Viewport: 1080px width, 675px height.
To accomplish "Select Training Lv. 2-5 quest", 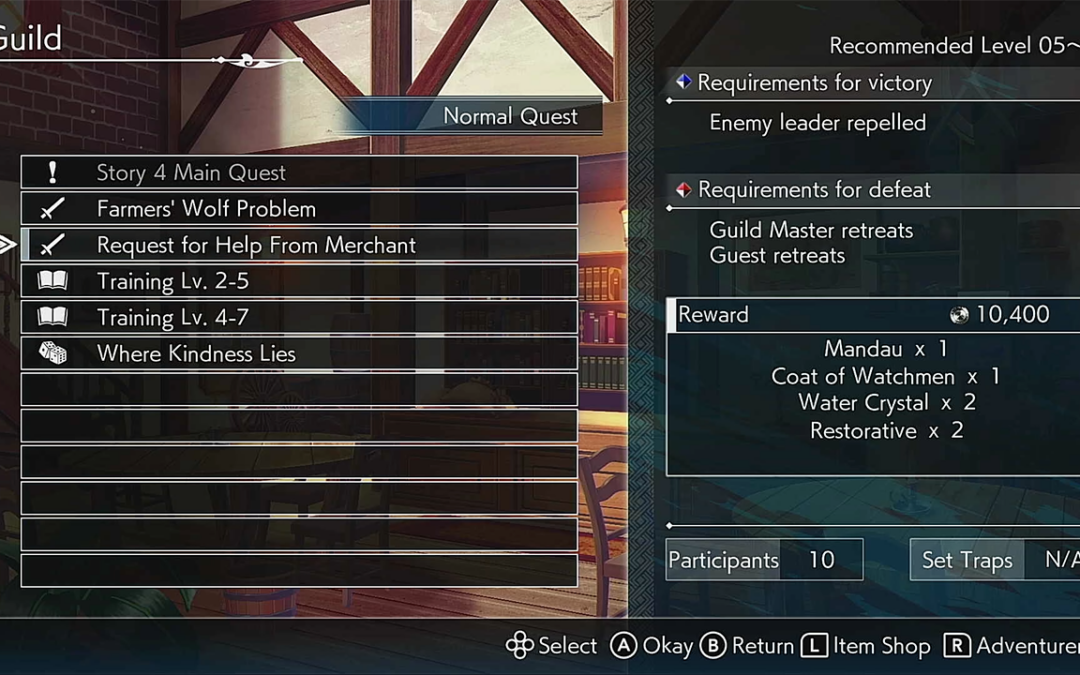I will click(x=298, y=281).
